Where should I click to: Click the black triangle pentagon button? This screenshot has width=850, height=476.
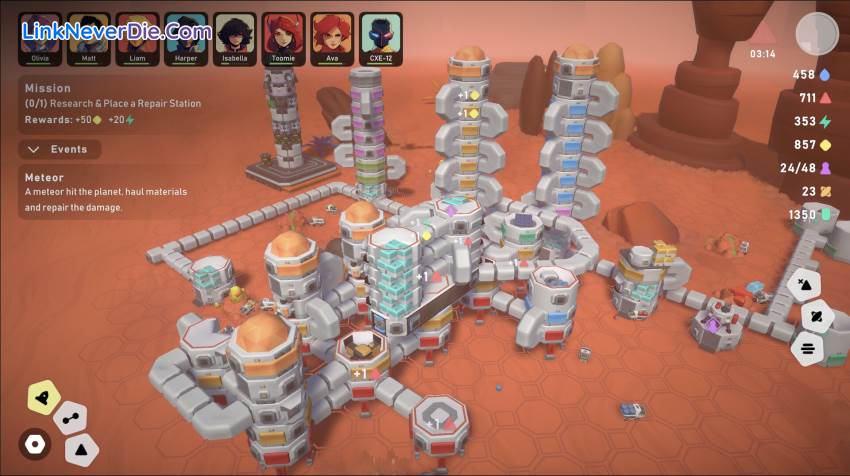click(x=81, y=449)
